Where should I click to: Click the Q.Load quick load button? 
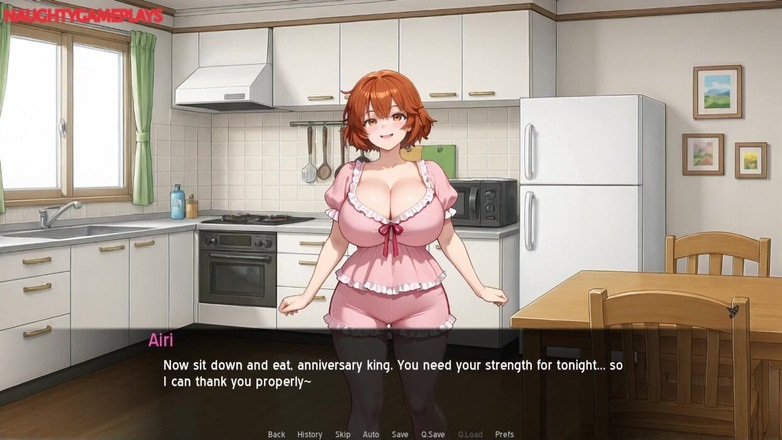(470, 434)
